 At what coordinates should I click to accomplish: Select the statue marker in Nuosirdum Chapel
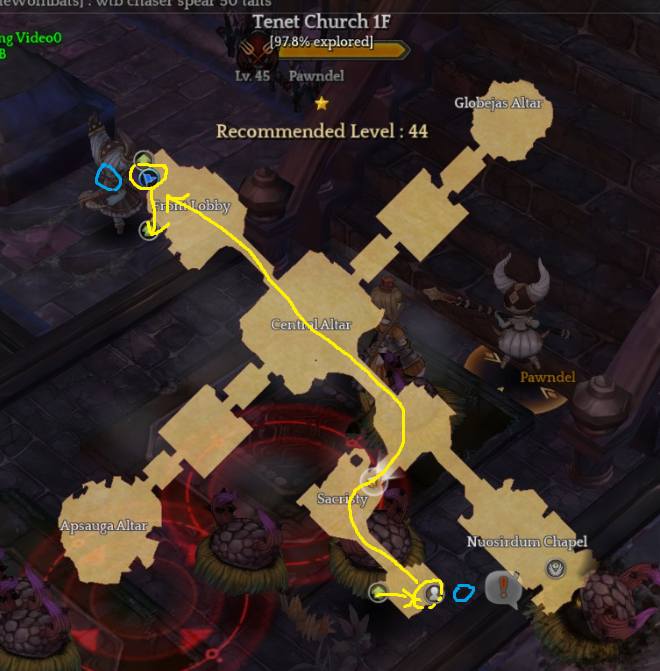coord(558,568)
